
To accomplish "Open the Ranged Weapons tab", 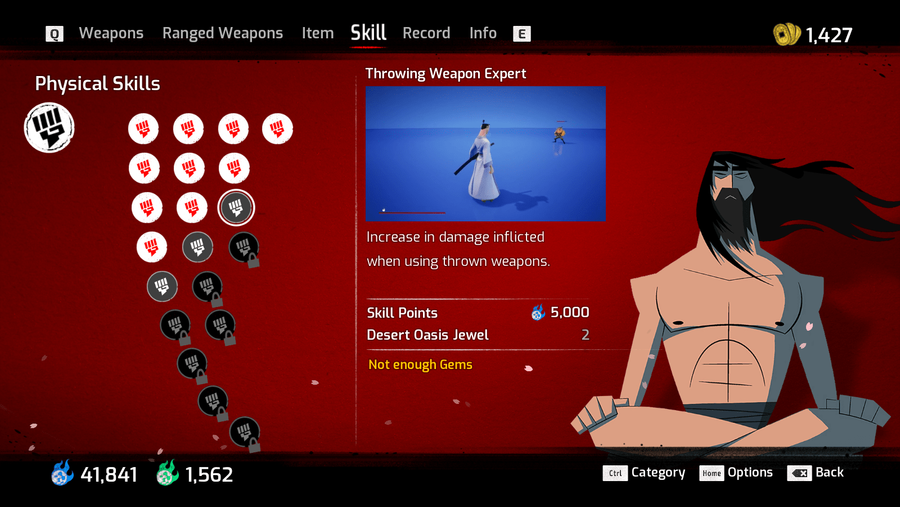I will 222,33.
